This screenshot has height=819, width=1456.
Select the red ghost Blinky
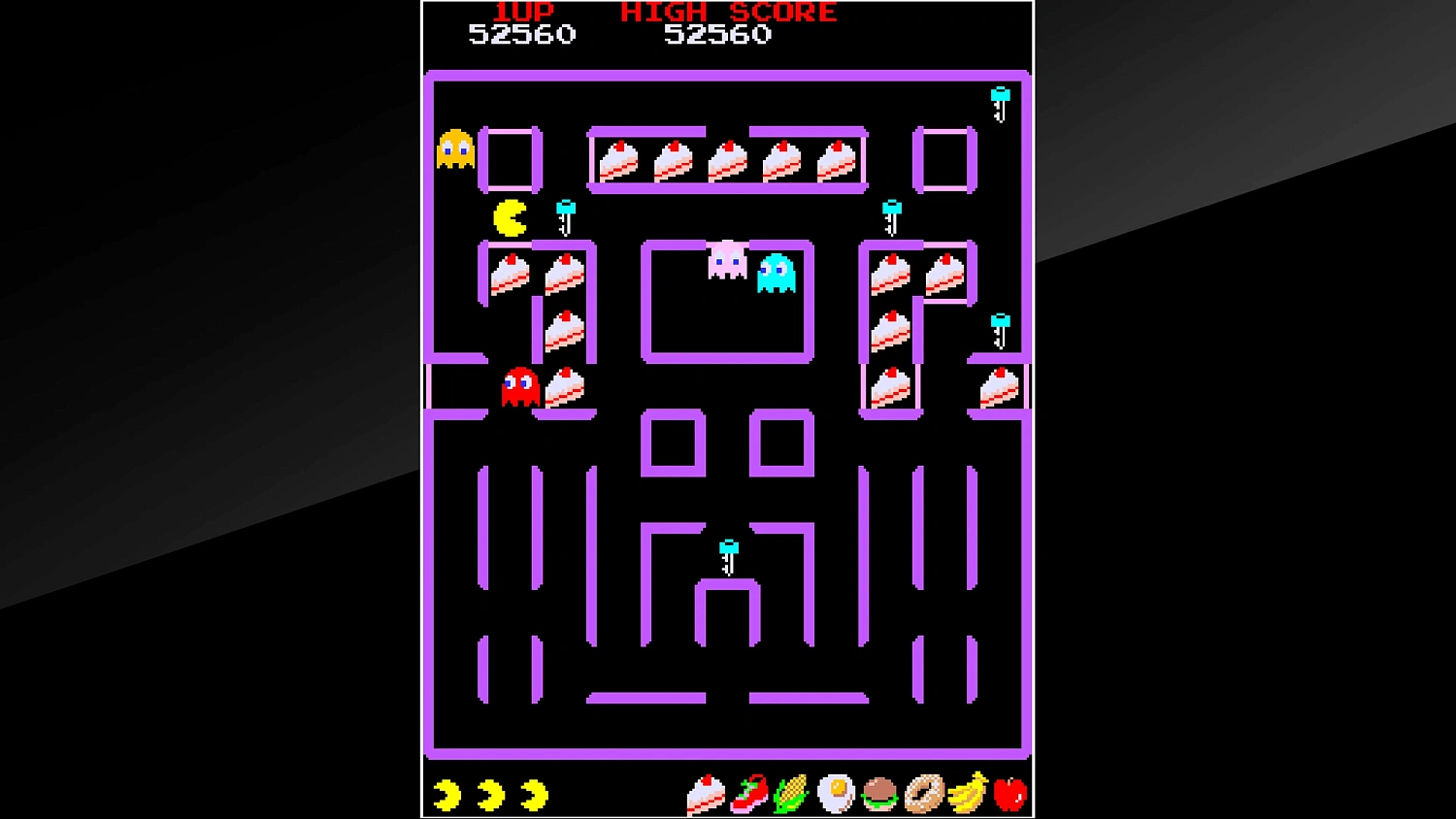click(x=517, y=387)
